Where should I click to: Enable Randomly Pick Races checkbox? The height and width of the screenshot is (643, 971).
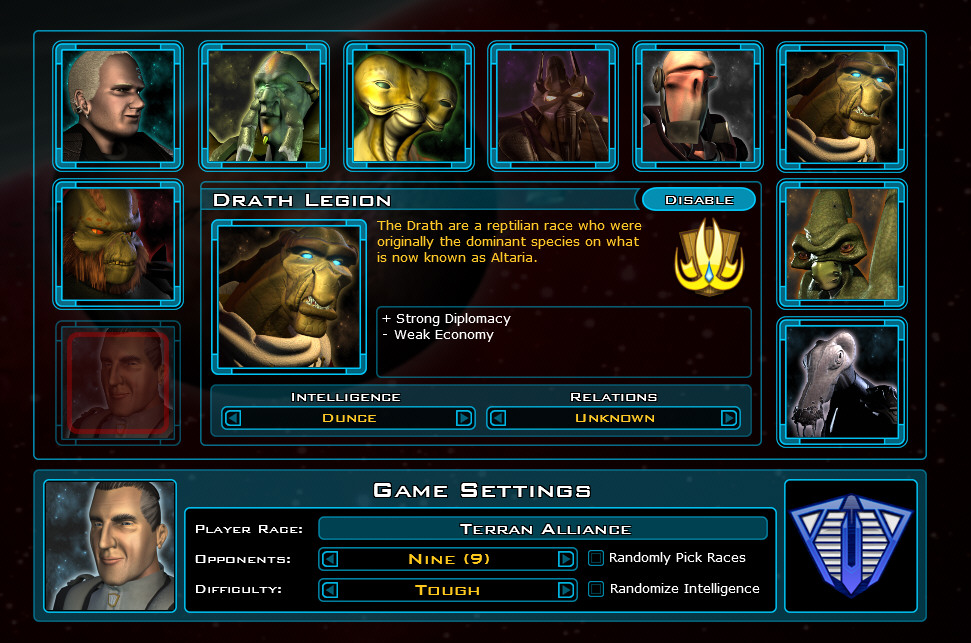click(596, 558)
